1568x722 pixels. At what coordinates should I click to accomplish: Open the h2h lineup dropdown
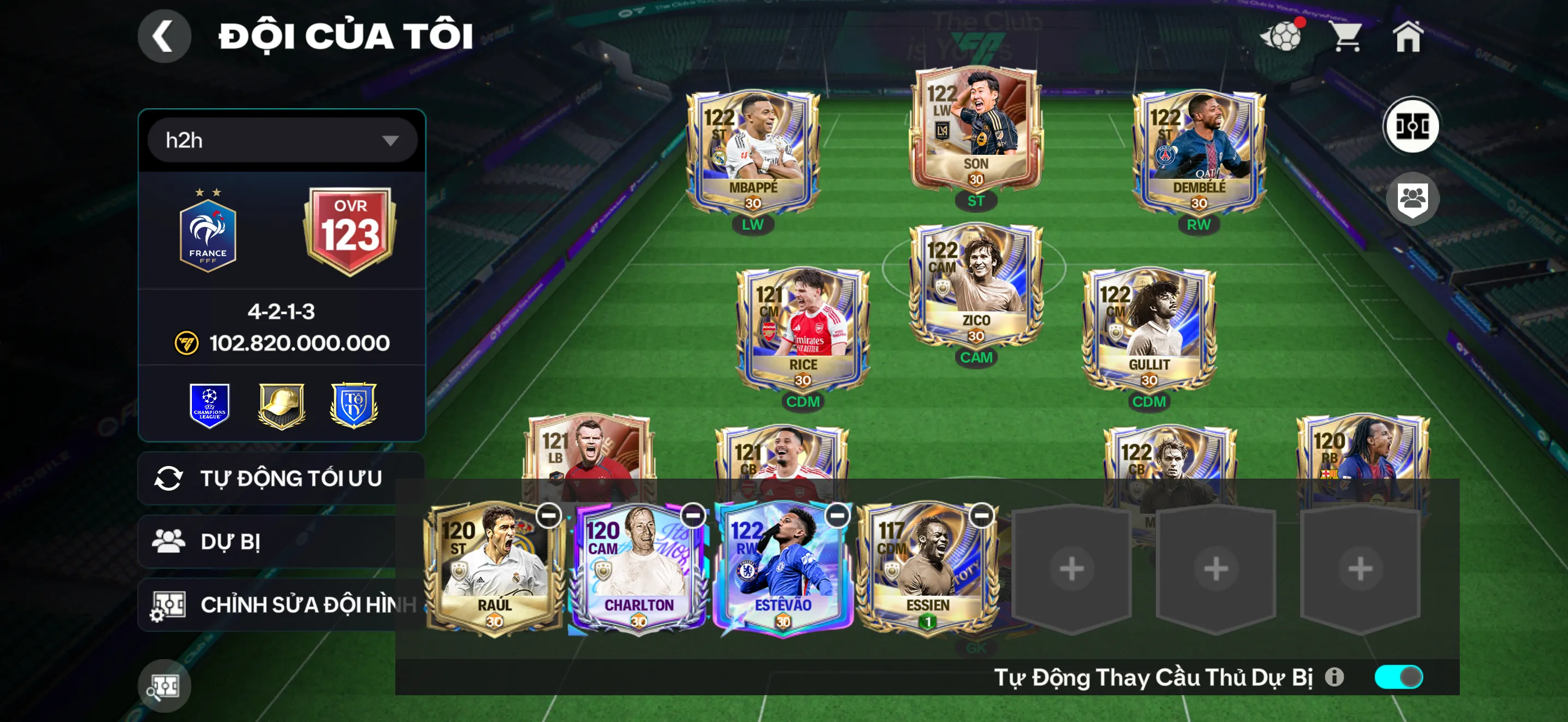[x=283, y=141]
